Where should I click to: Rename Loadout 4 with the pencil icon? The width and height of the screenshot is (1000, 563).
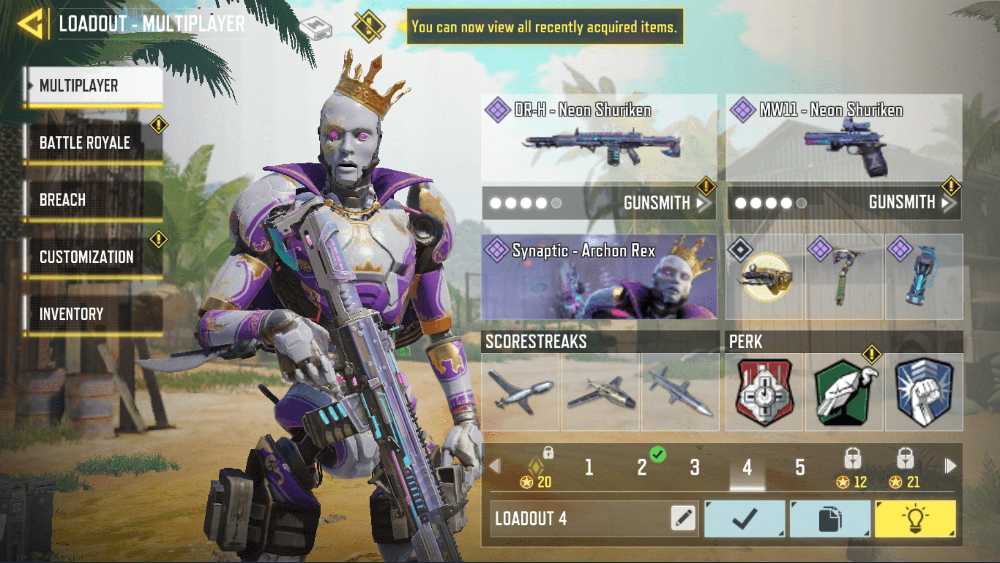click(x=683, y=518)
